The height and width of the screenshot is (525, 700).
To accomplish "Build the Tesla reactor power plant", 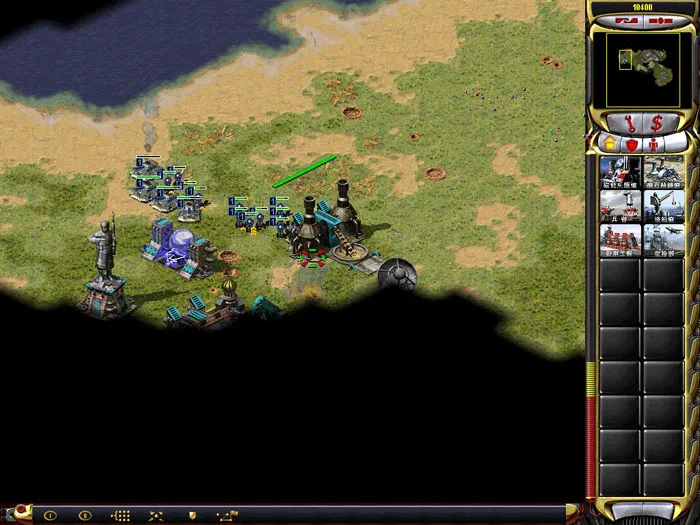I will 663,172.
